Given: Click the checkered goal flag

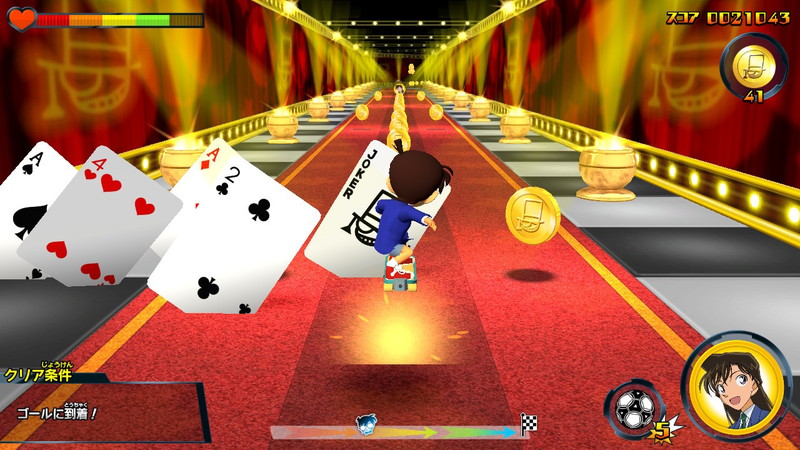Looking at the screenshot, I should pyautogui.click(x=529, y=424).
